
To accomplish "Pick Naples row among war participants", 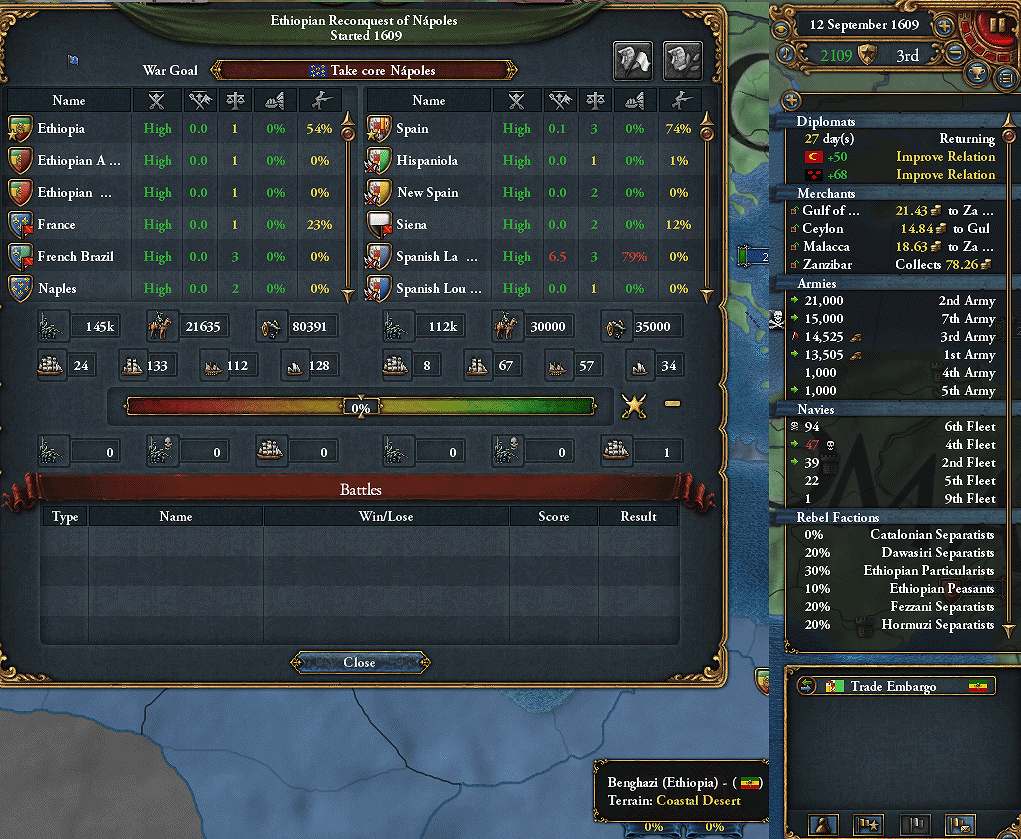I will (x=58, y=289).
